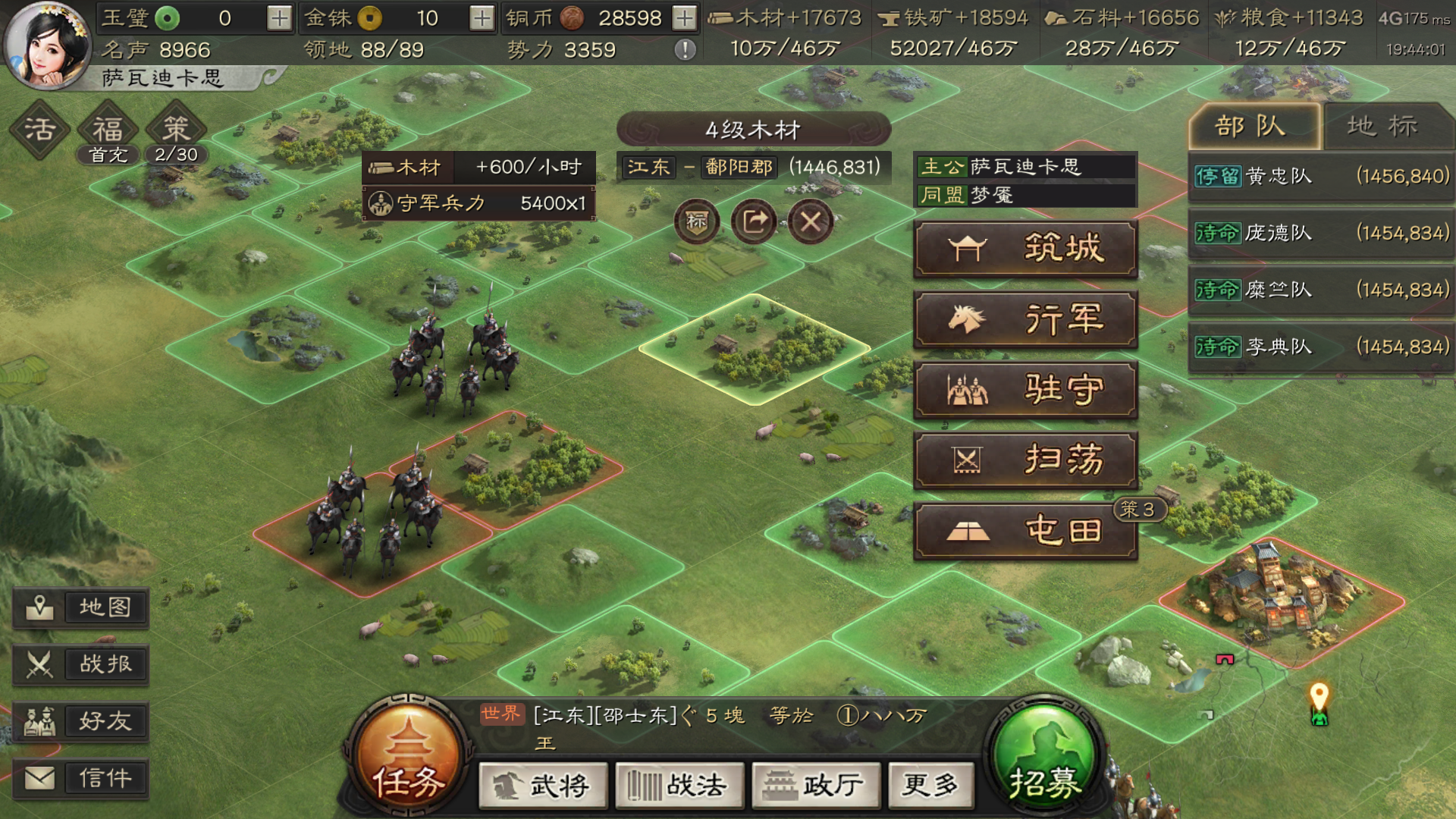Open 战报 battle reports

[81, 664]
